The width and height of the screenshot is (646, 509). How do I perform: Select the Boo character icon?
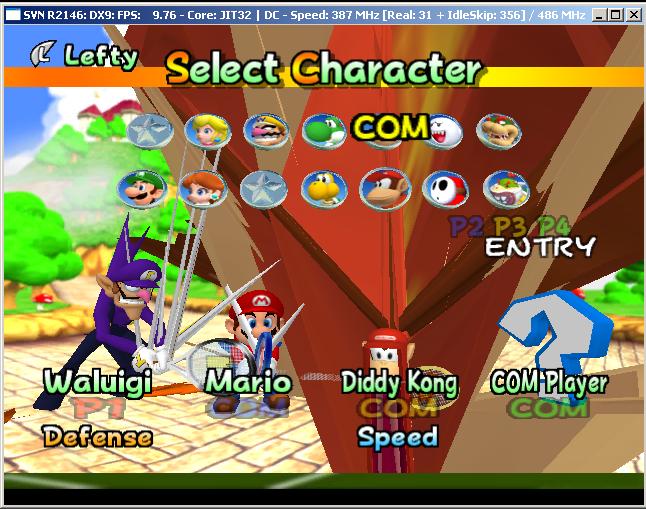tap(441, 130)
